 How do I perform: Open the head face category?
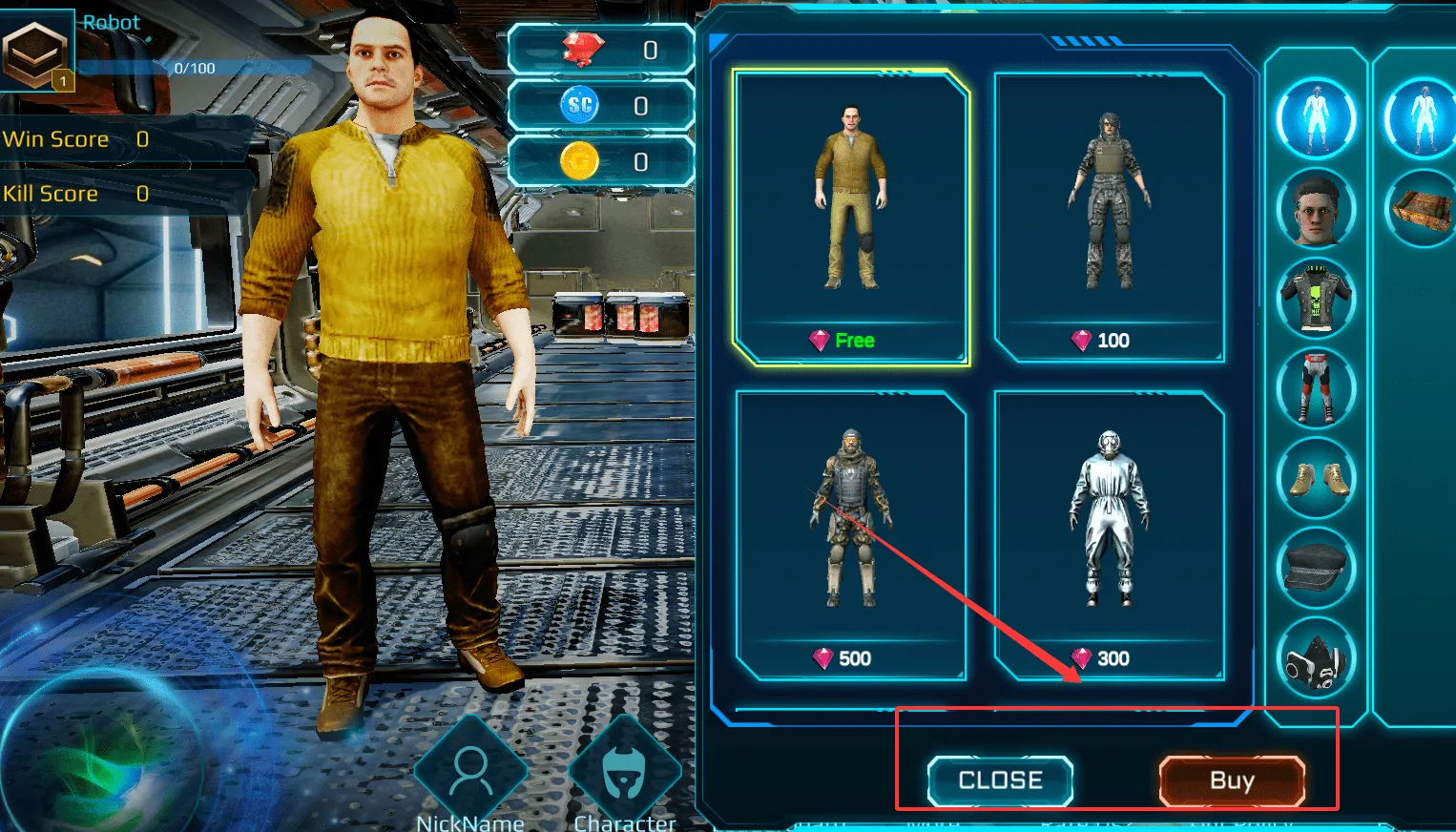[x=1316, y=209]
